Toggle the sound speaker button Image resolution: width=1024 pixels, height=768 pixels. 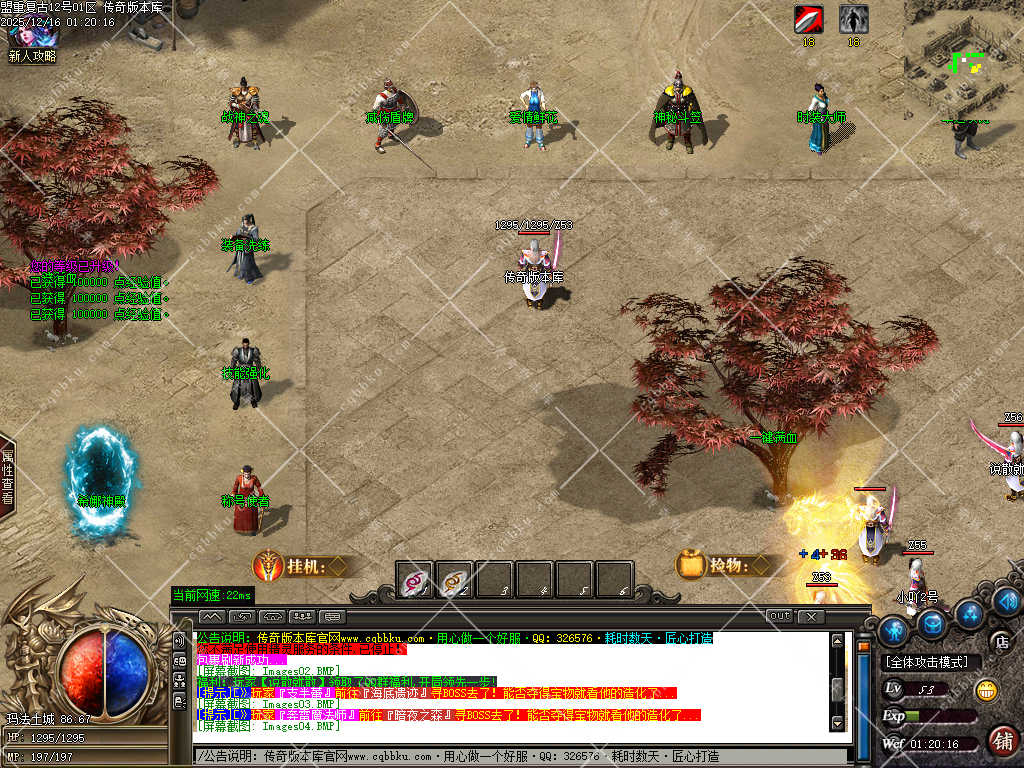pos(1007,601)
